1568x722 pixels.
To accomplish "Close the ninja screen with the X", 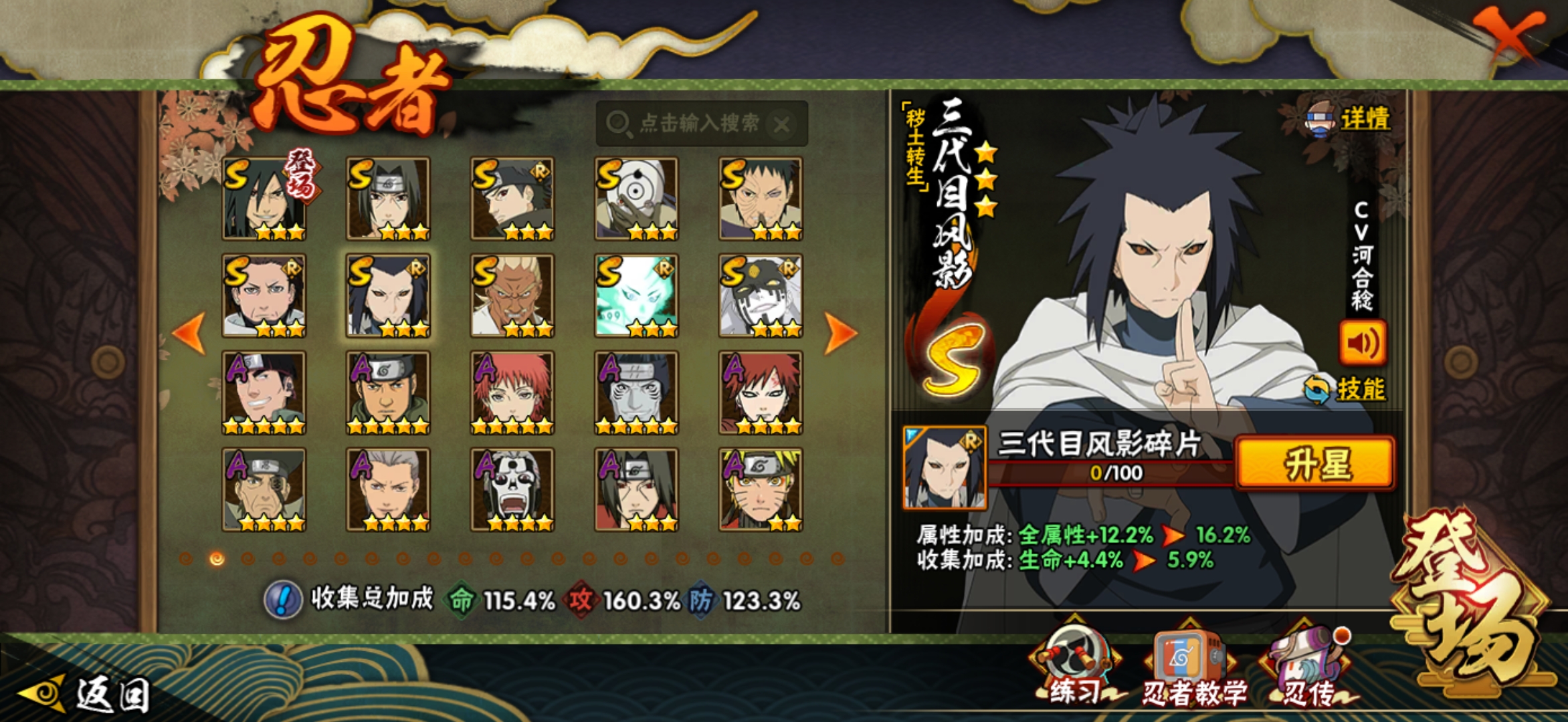I will pyautogui.click(x=1509, y=35).
